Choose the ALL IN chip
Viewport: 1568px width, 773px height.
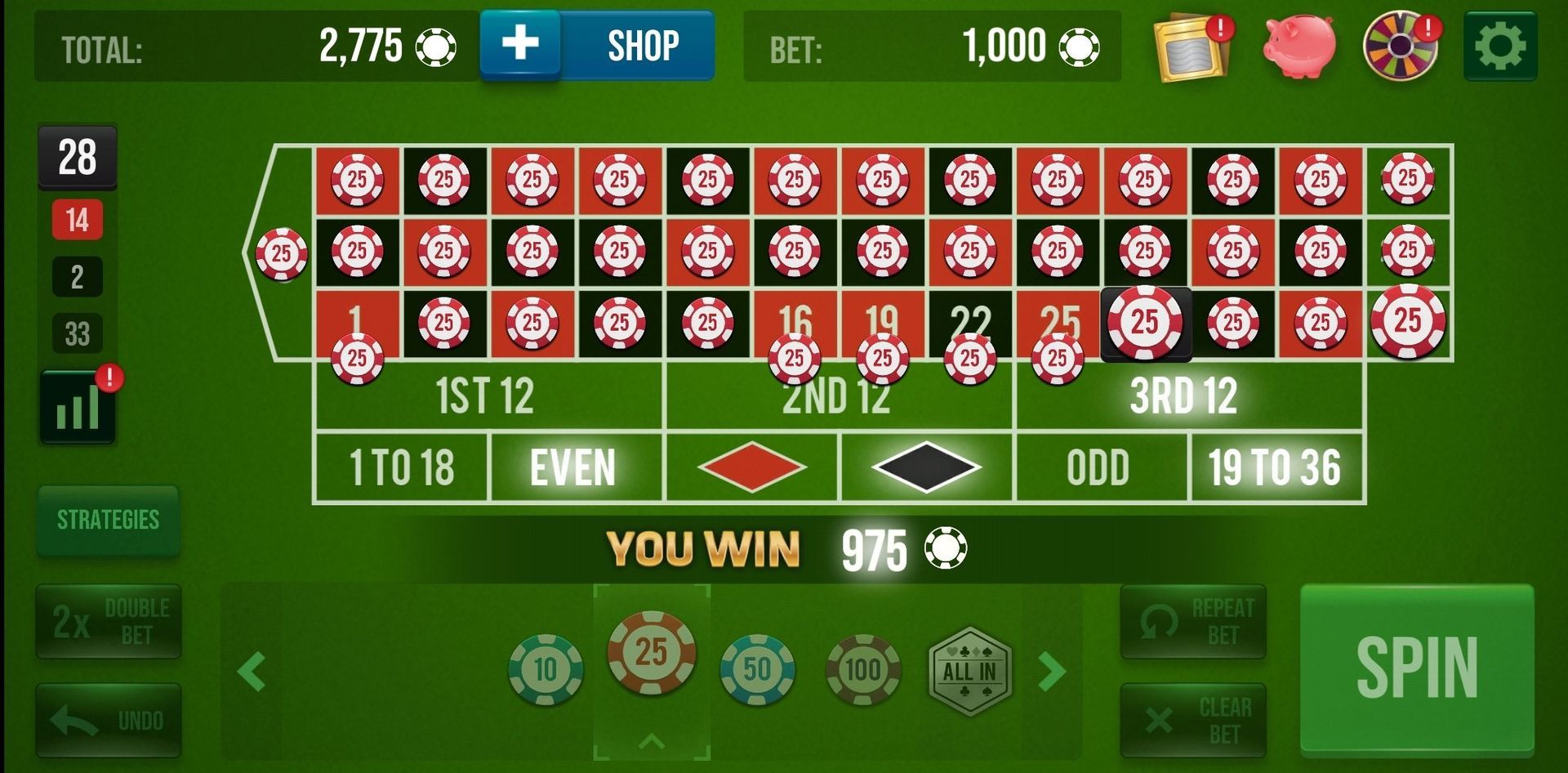(968, 668)
